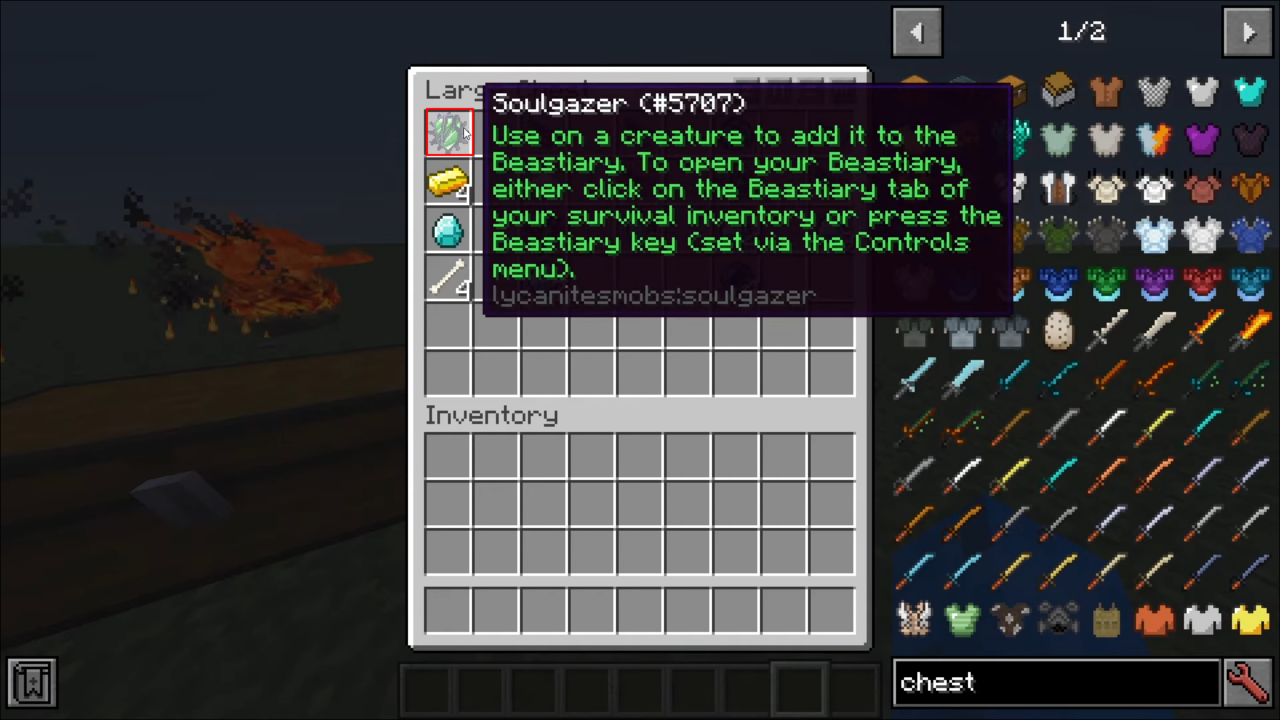Take the diamond from the chest
1280x720 pixels.
[x=448, y=231]
